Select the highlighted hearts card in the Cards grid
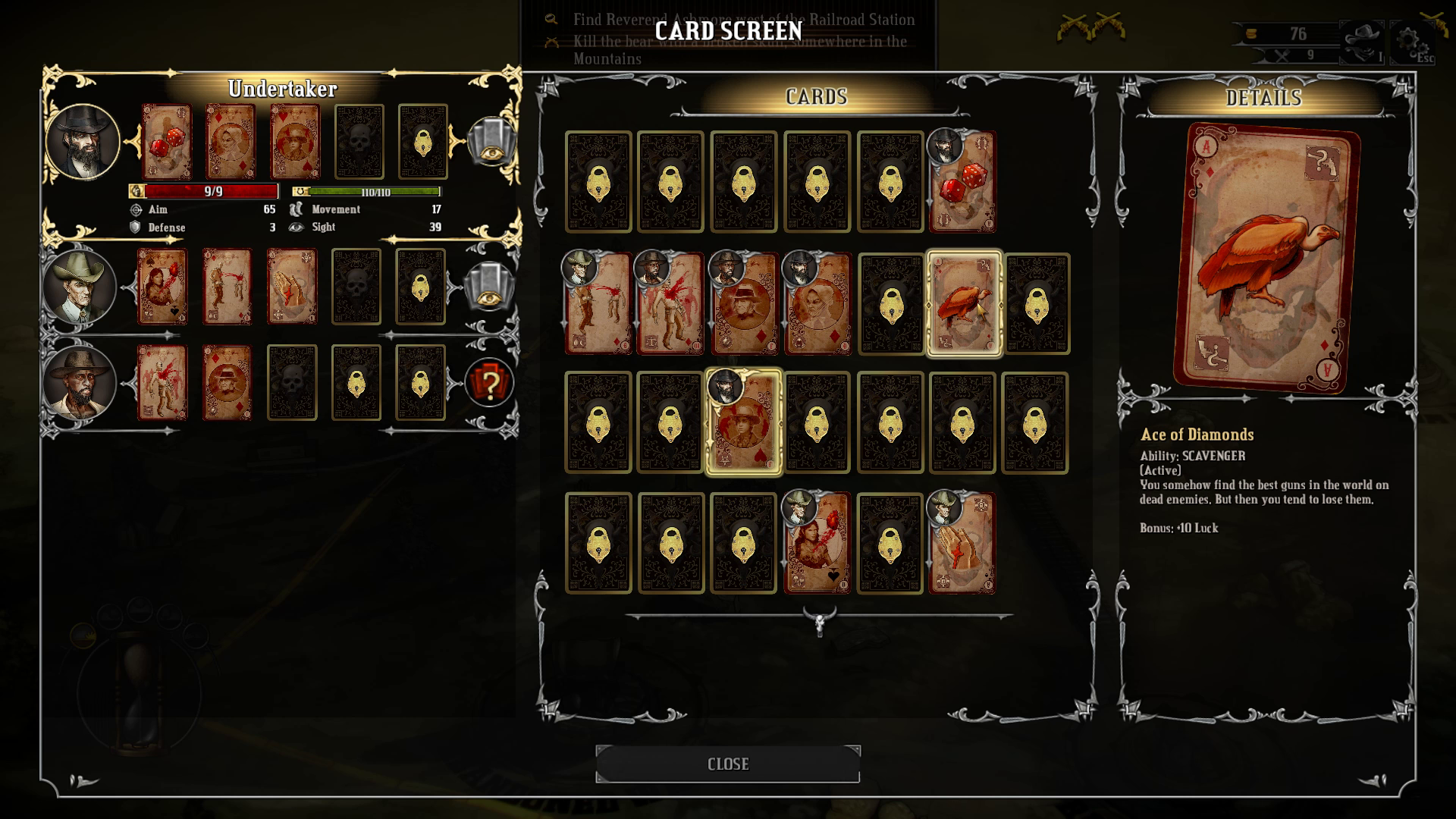Screen dimensions: 1456x819 744,422
